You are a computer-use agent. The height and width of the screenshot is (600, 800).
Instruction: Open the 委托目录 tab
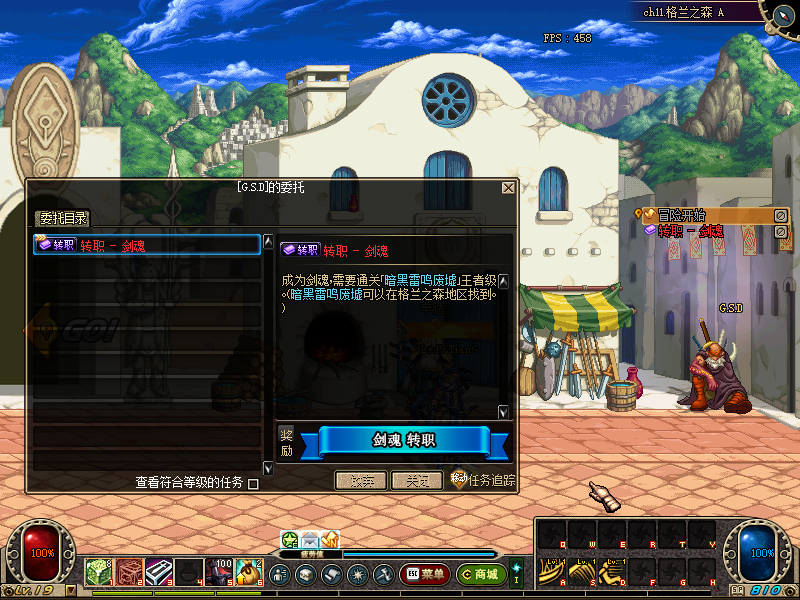(x=63, y=219)
